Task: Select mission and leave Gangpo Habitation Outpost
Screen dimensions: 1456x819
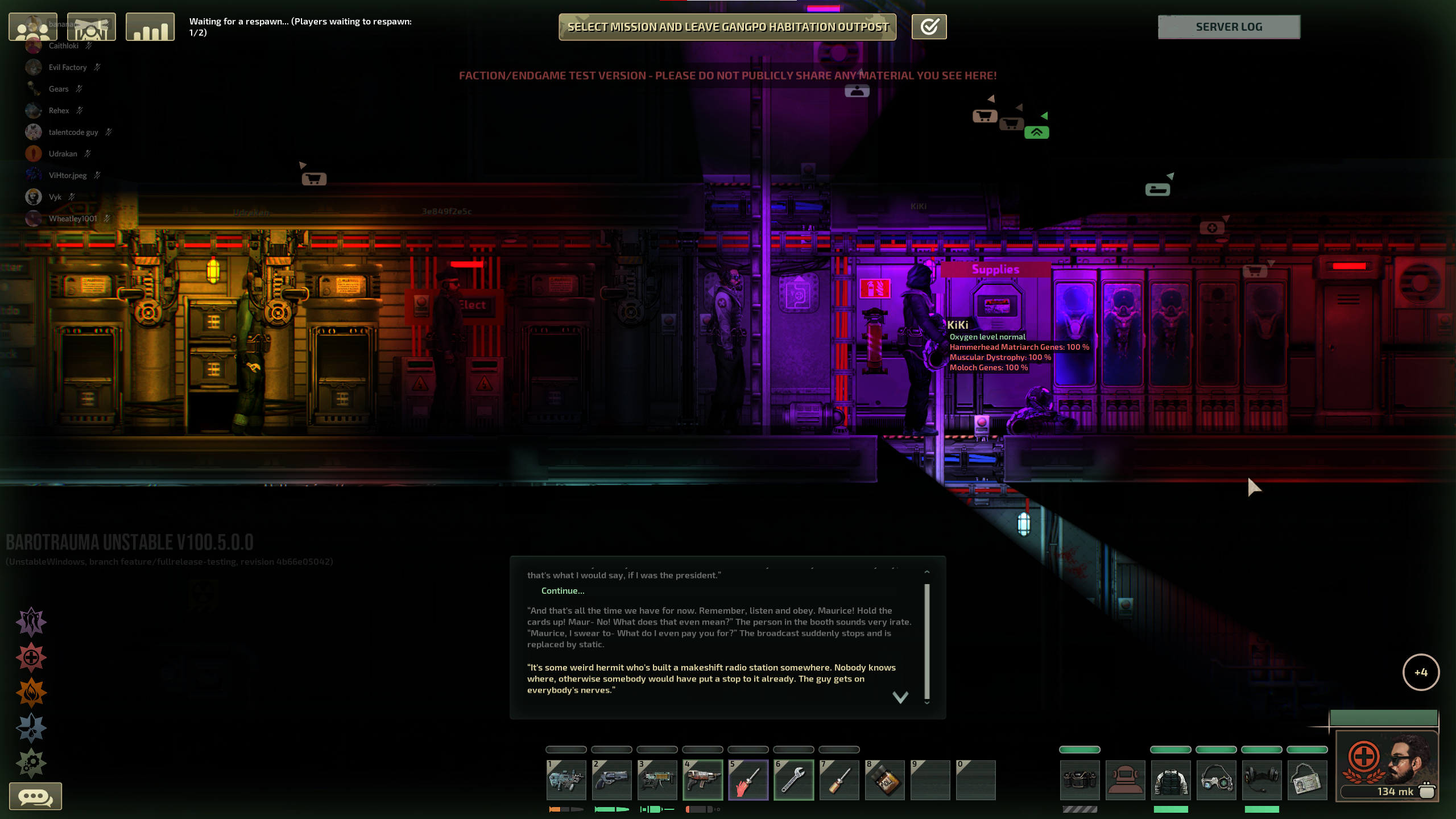Action: pyautogui.click(x=727, y=27)
